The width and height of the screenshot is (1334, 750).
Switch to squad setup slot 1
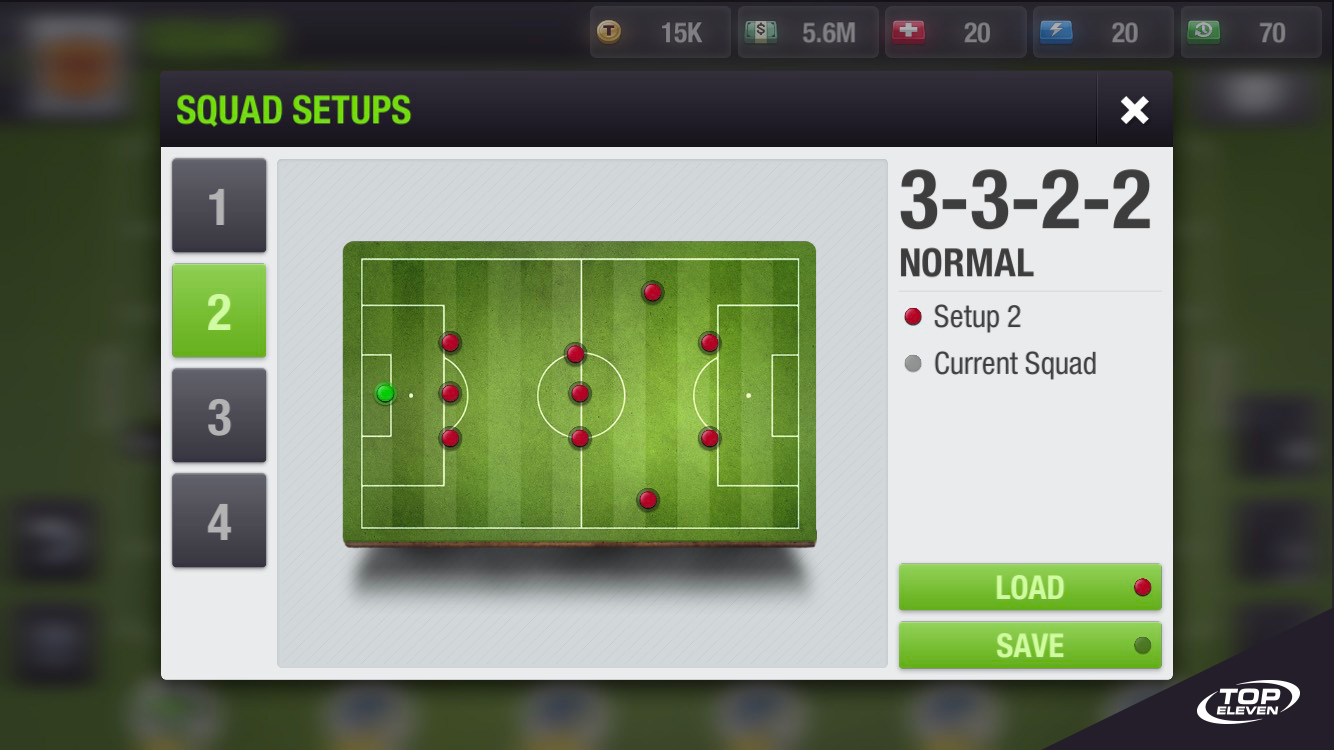tap(219, 206)
